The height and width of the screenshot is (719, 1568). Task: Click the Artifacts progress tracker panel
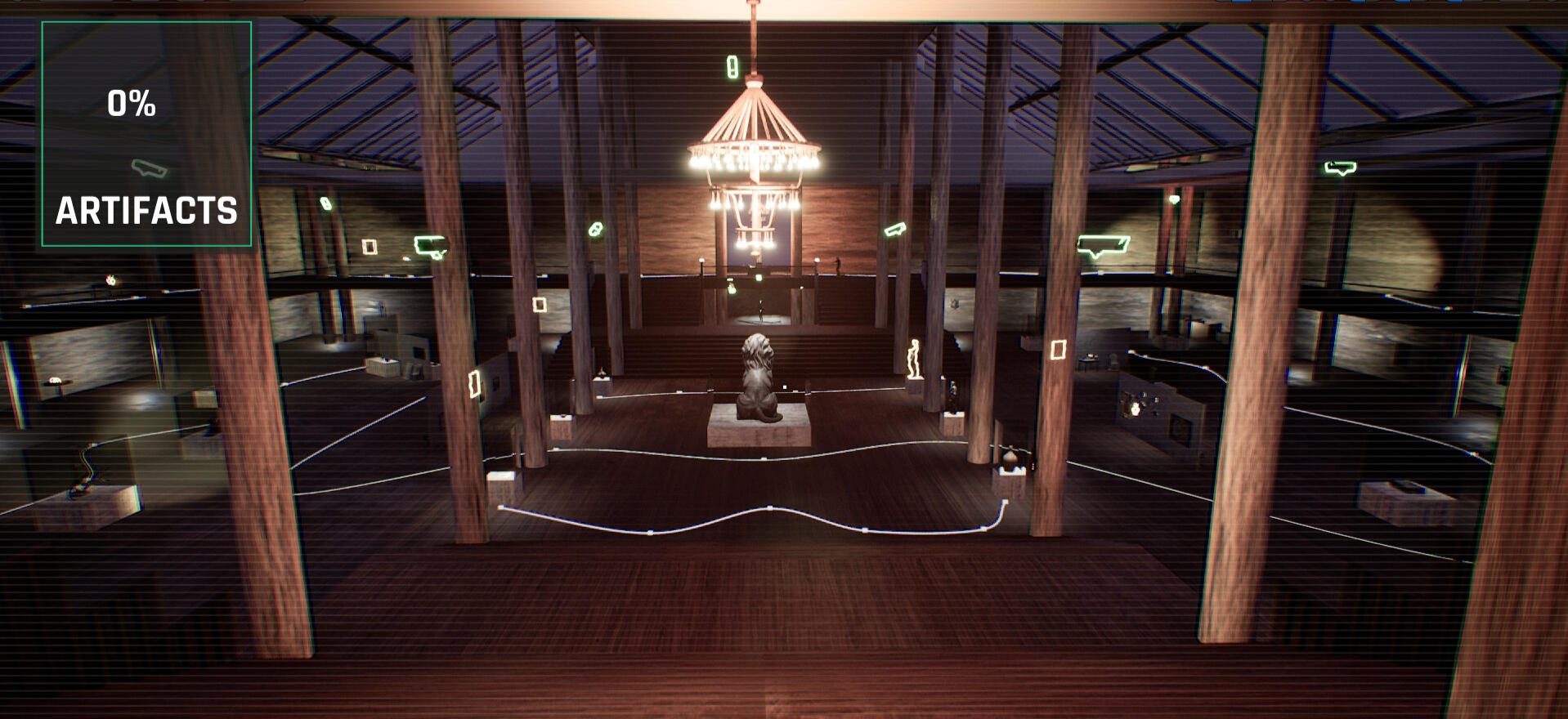pos(146,135)
